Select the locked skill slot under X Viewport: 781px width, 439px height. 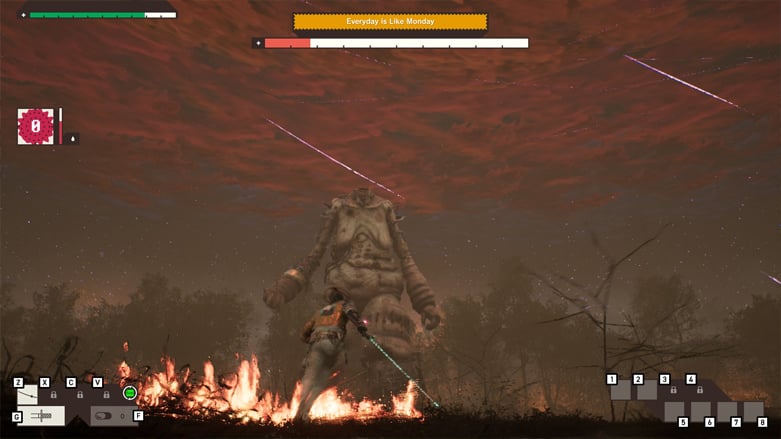click(x=54, y=394)
